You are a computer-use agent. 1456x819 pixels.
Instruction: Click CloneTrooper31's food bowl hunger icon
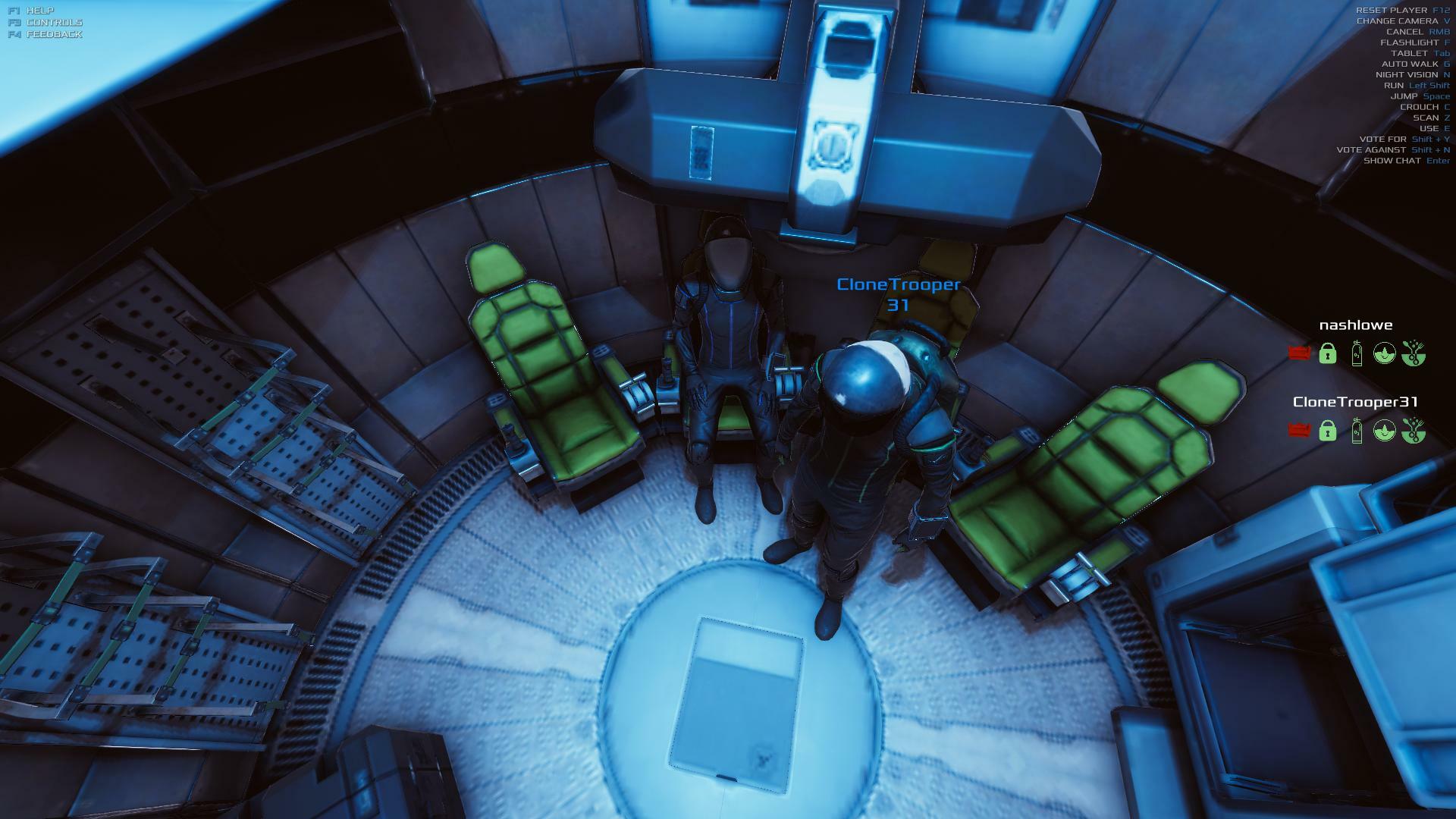point(1413,431)
